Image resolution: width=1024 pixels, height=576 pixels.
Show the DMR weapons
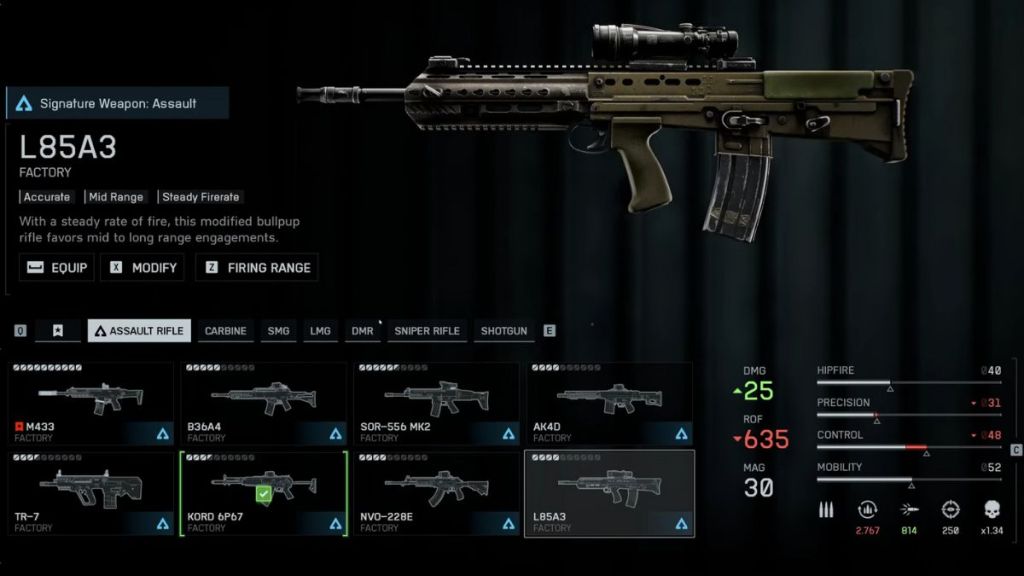362,331
